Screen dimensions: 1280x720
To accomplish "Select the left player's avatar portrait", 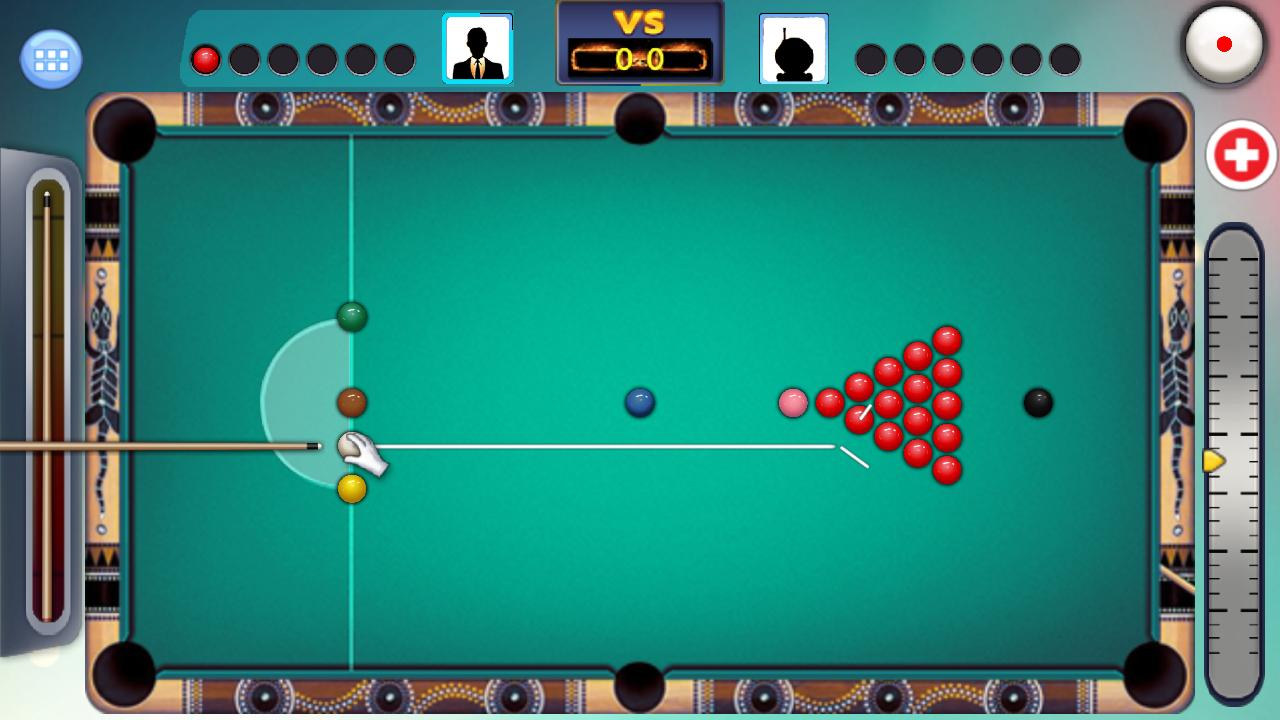I will point(479,49).
